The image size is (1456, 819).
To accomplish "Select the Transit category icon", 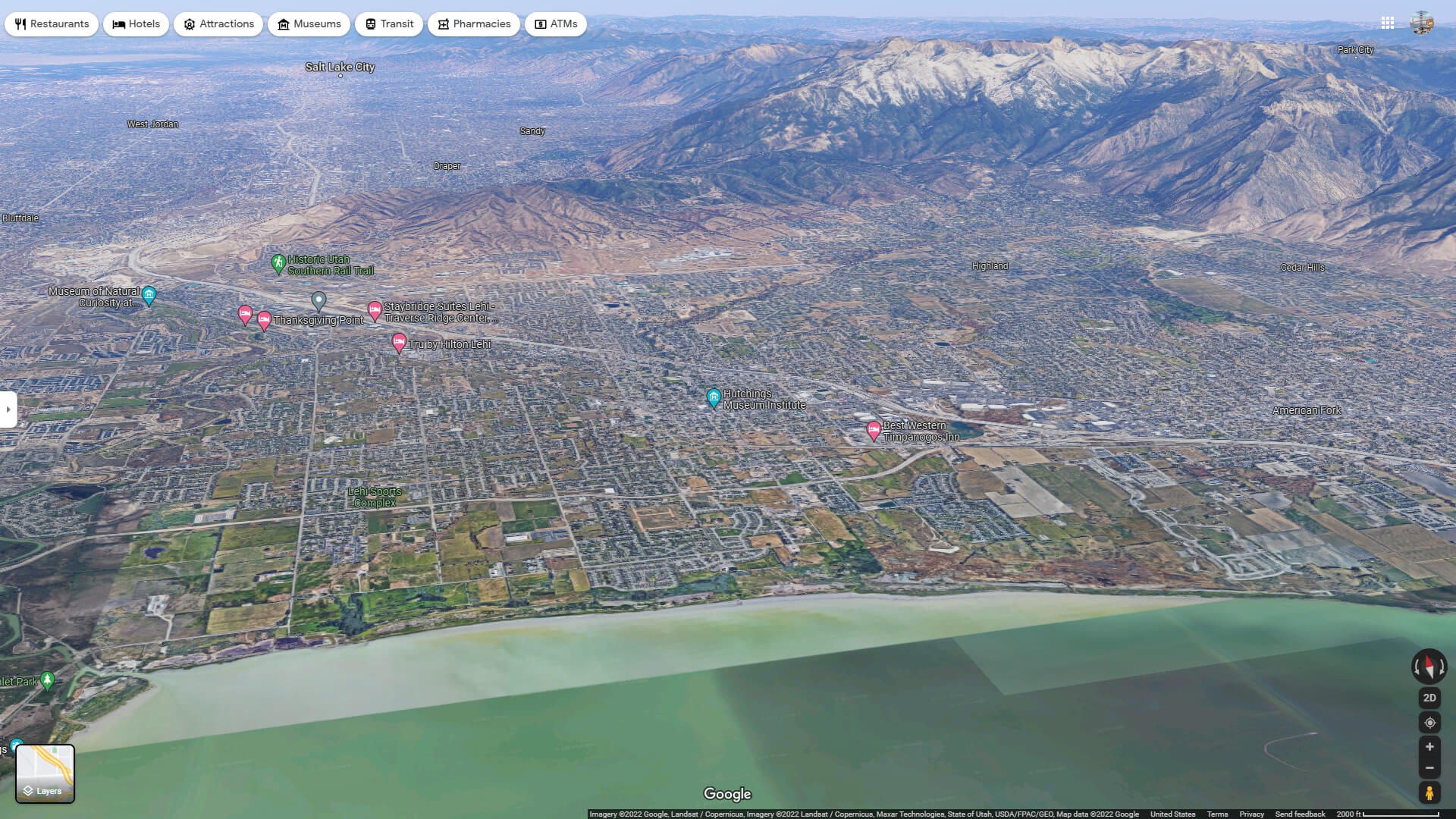I will click(x=371, y=24).
